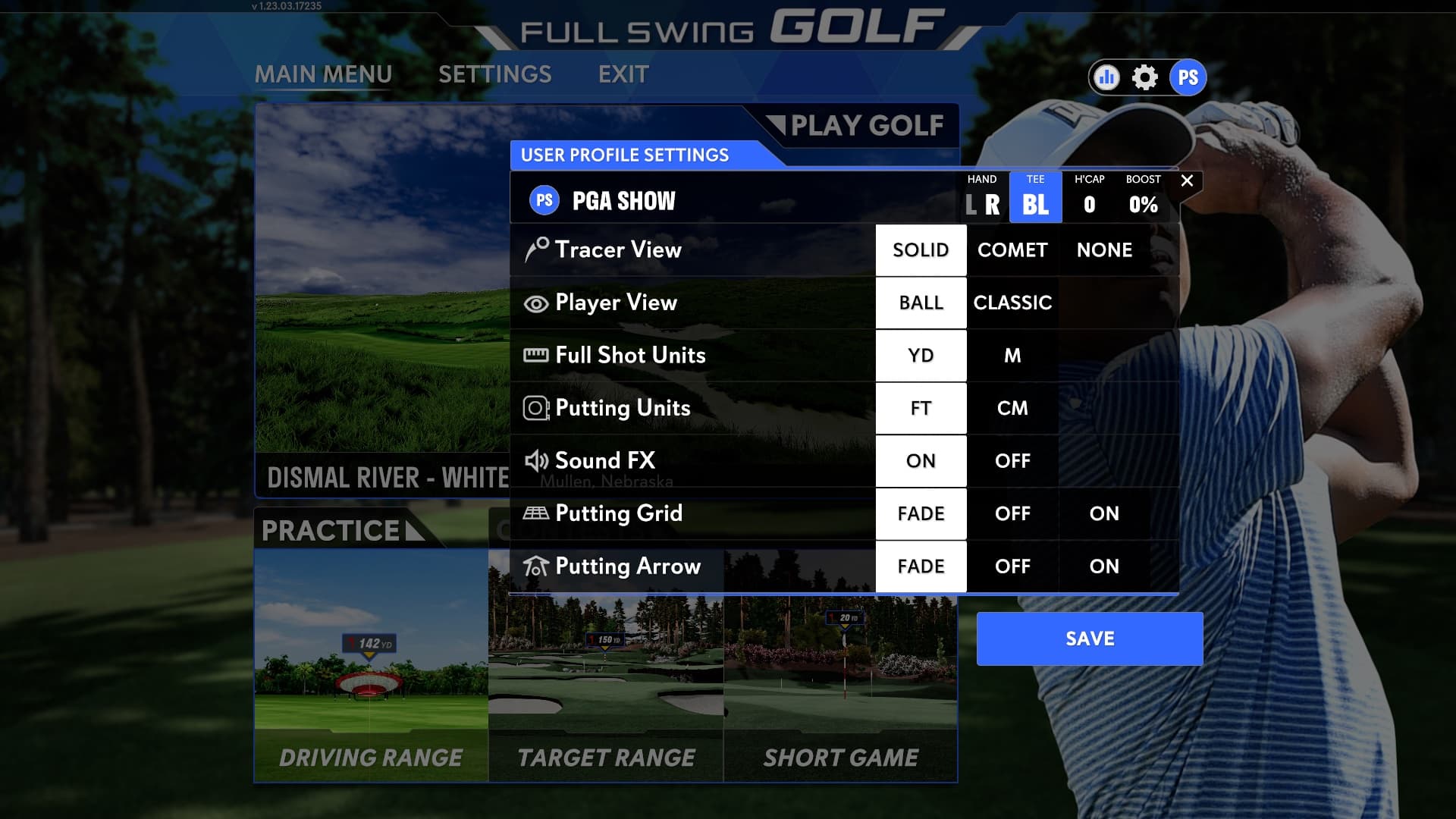Image resolution: width=1456 pixels, height=819 pixels.
Task: Turn Sound FX OFF
Action: pos(1012,460)
